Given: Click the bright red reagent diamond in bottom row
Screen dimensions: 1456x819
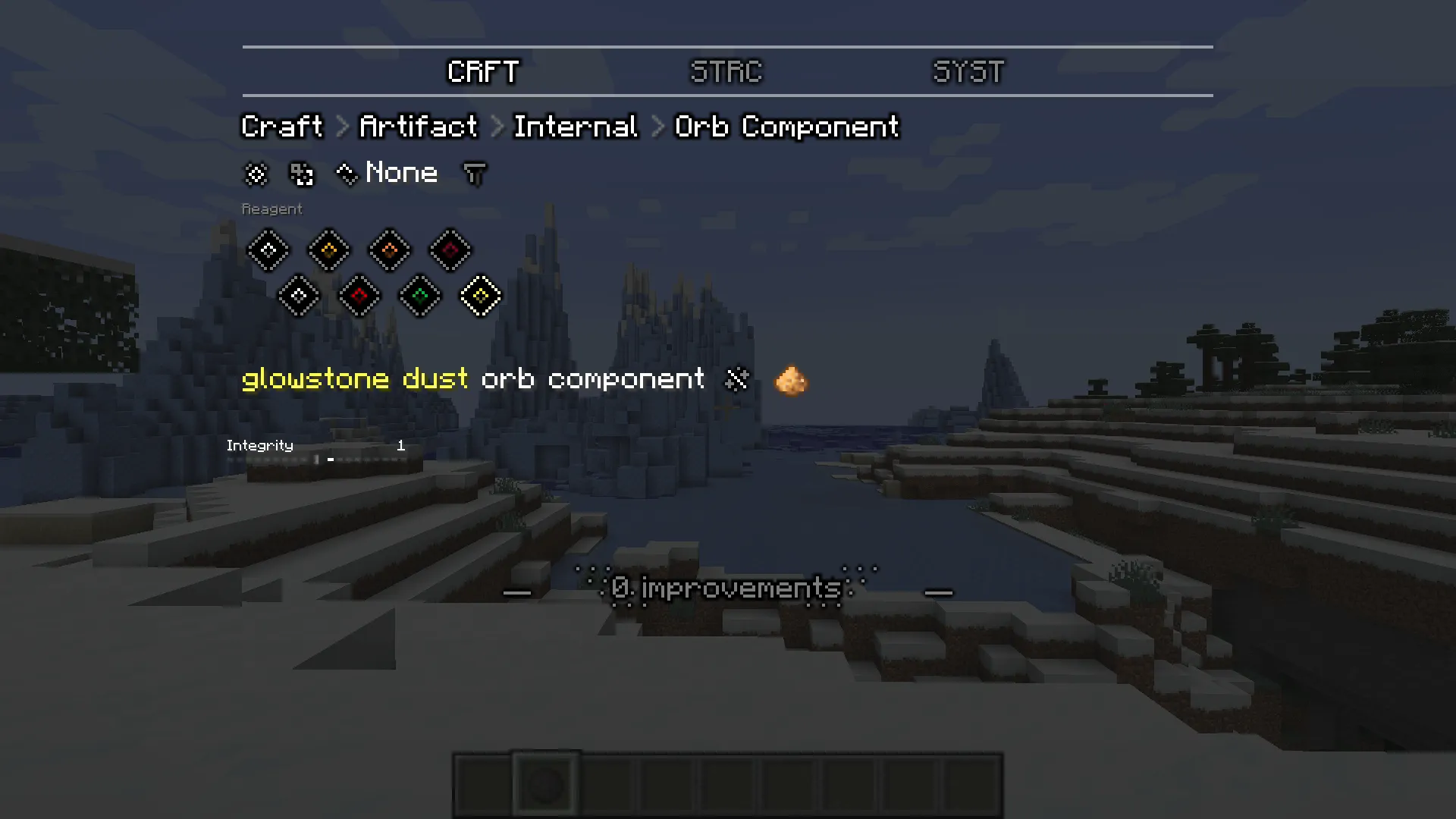Looking at the screenshot, I should pos(359,296).
